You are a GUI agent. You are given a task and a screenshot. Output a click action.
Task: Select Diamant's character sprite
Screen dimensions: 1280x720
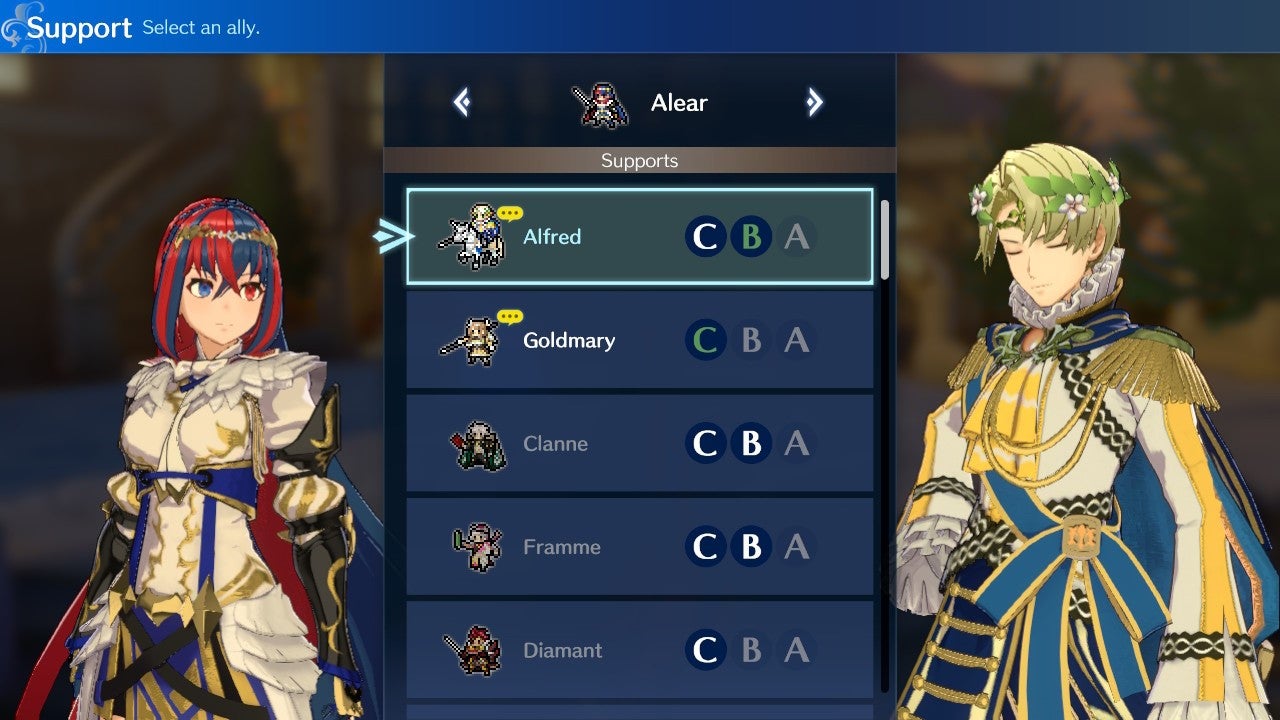478,649
